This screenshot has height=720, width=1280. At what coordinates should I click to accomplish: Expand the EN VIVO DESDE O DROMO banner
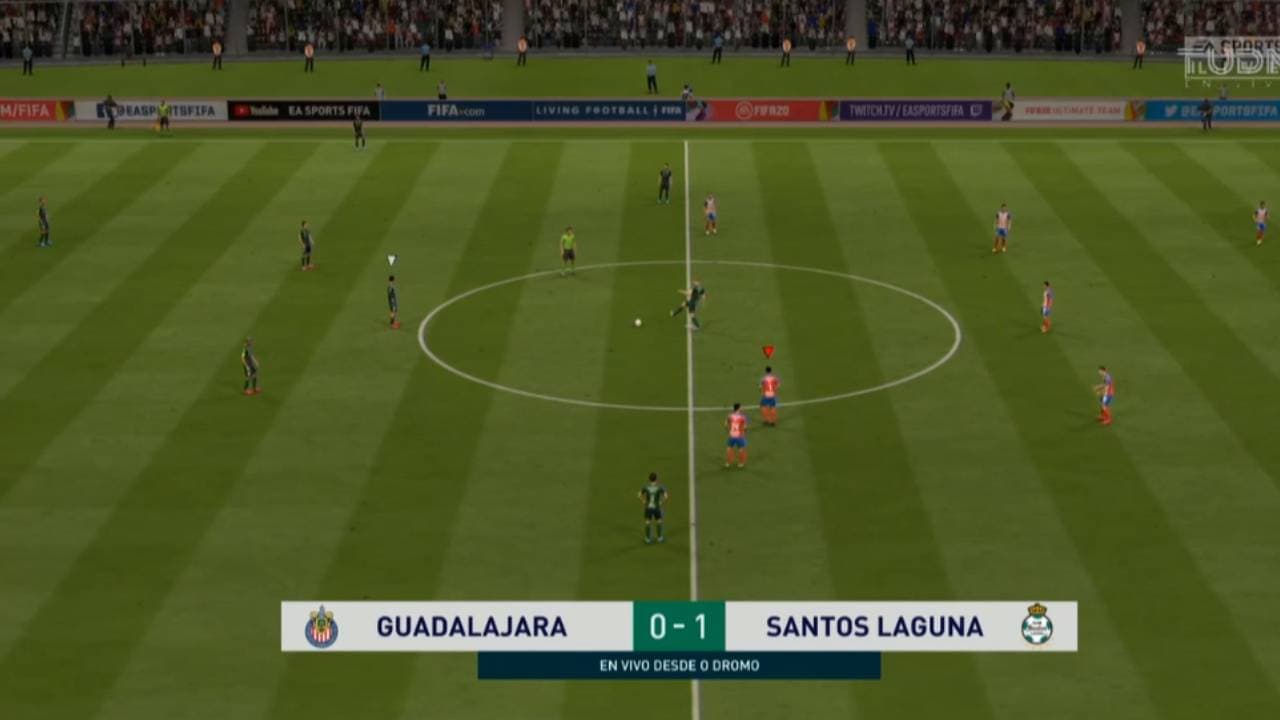click(680, 661)
